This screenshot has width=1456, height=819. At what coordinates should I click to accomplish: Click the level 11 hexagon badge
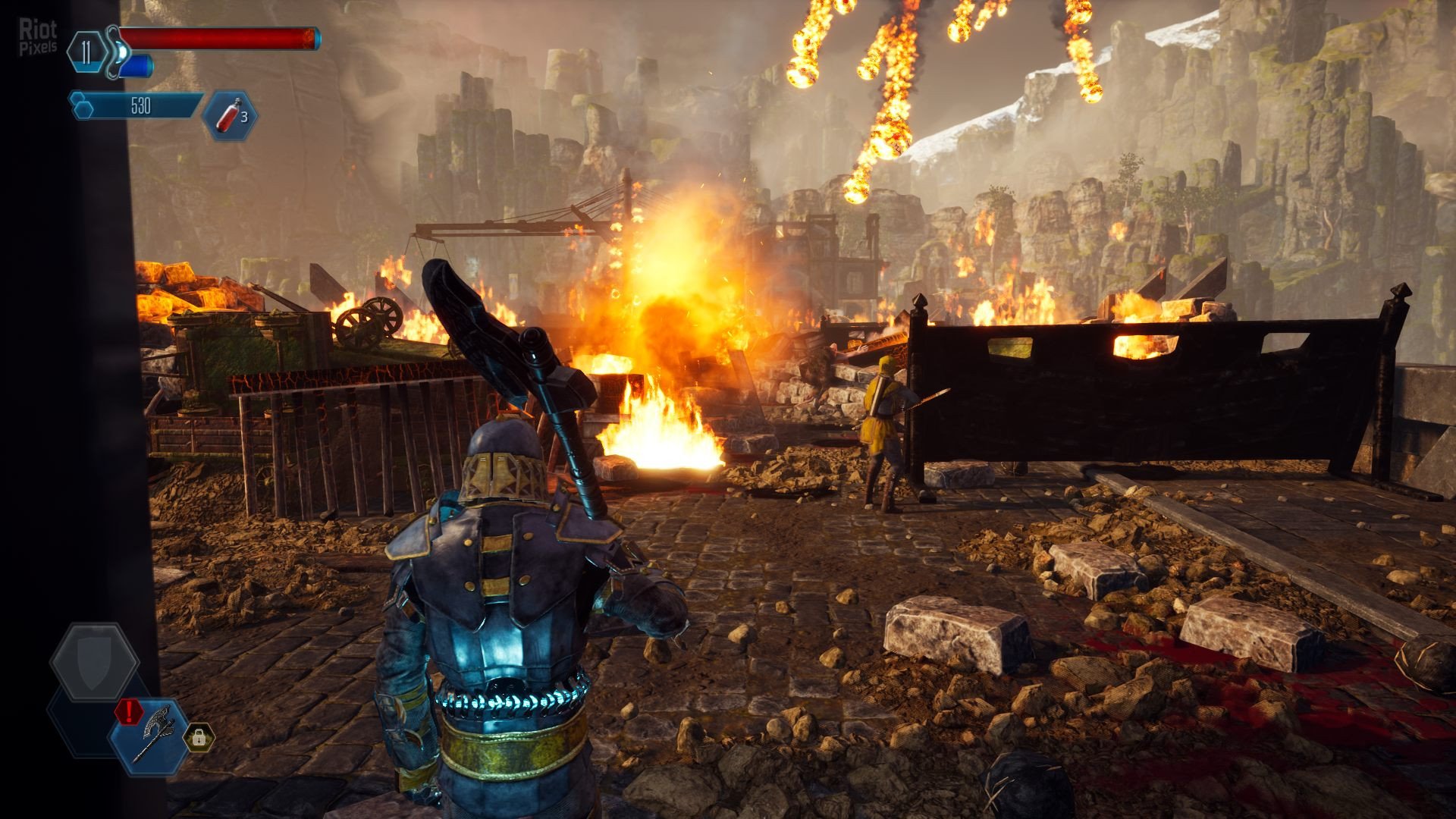point(86,52)
